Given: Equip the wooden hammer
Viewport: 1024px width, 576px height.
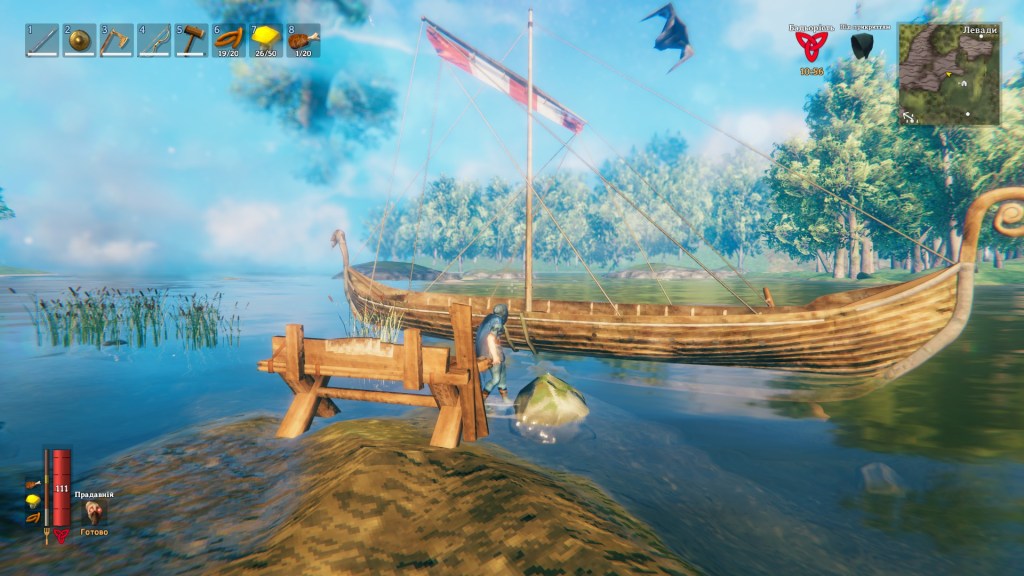Looking at the screenshot, I should tap(191, 40).
